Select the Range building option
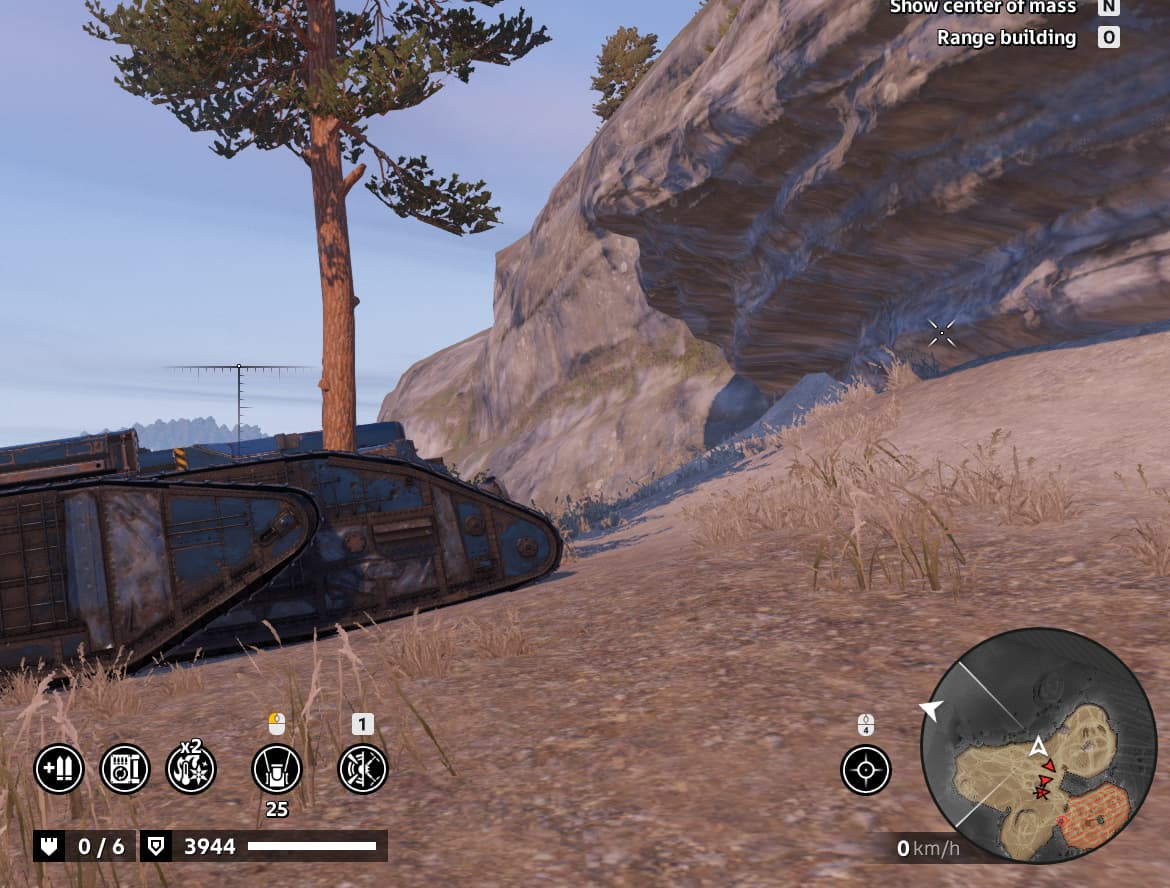Image resolution: width=1170 pixels, height=888 pixels. [x=1006, y=38]
